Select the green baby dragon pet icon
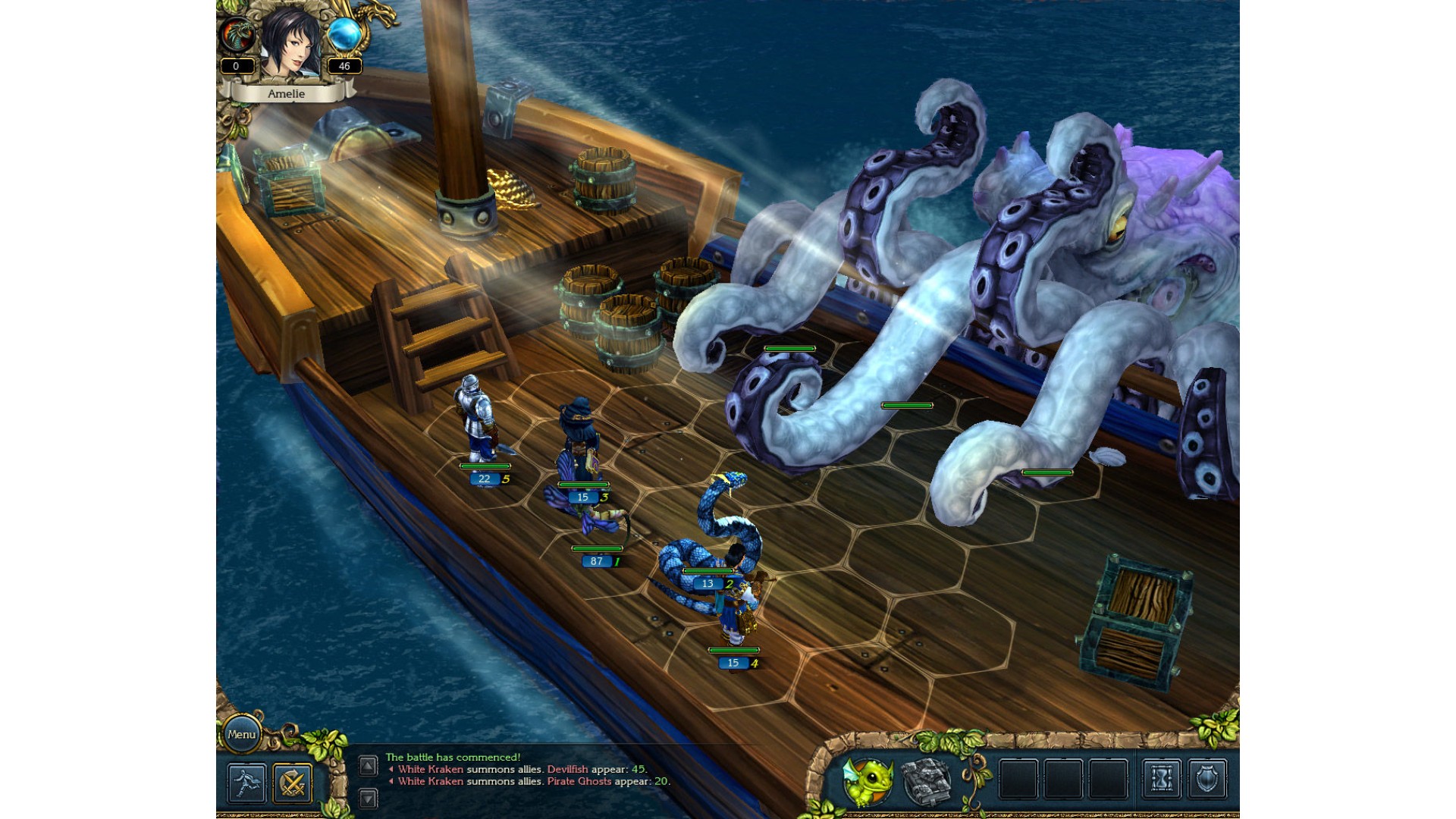 click(869, 781)
